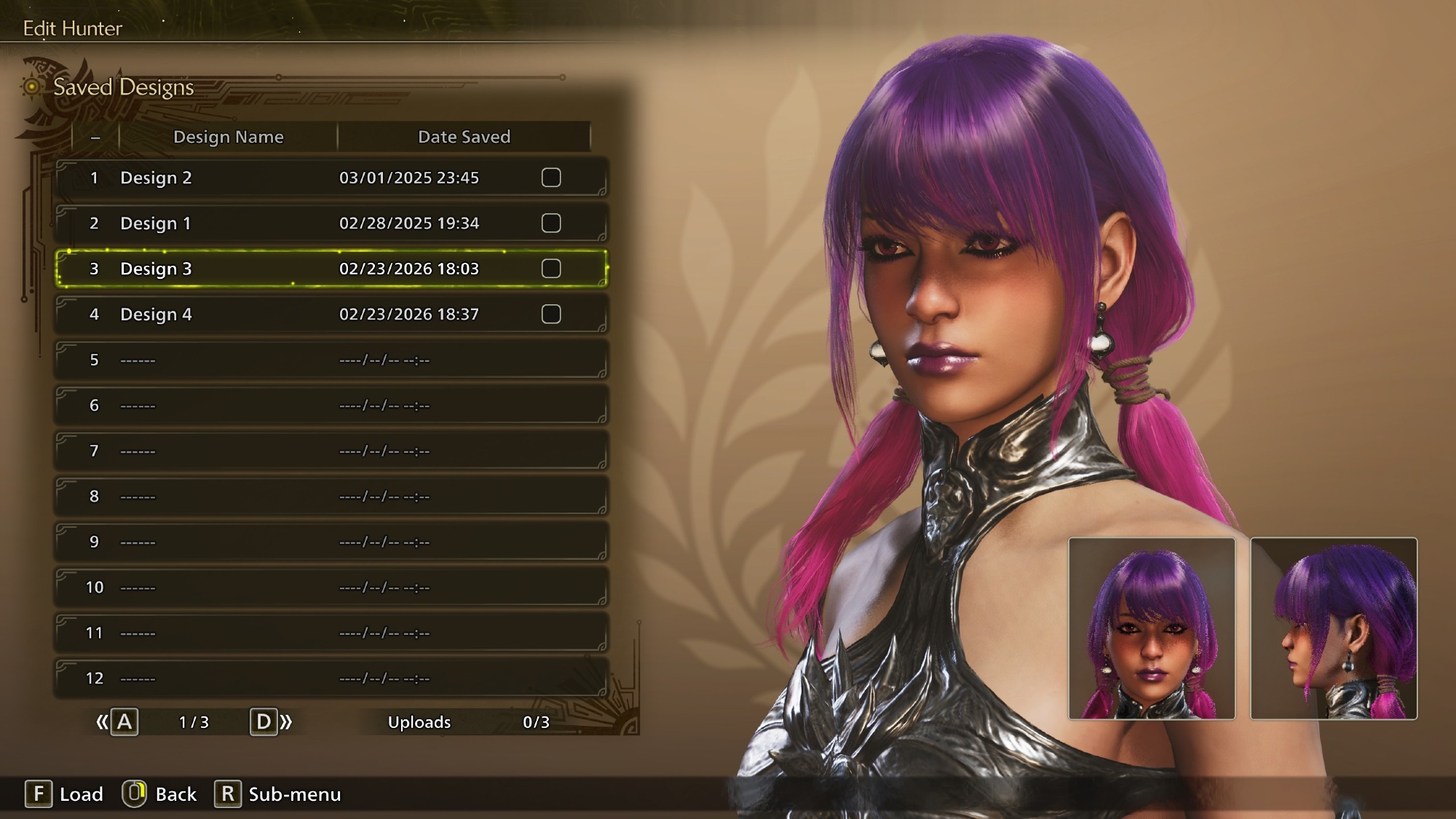1456x819 pixels.
Task: Choose the Design 1 saved row
Action: click(x=291, y=223)
